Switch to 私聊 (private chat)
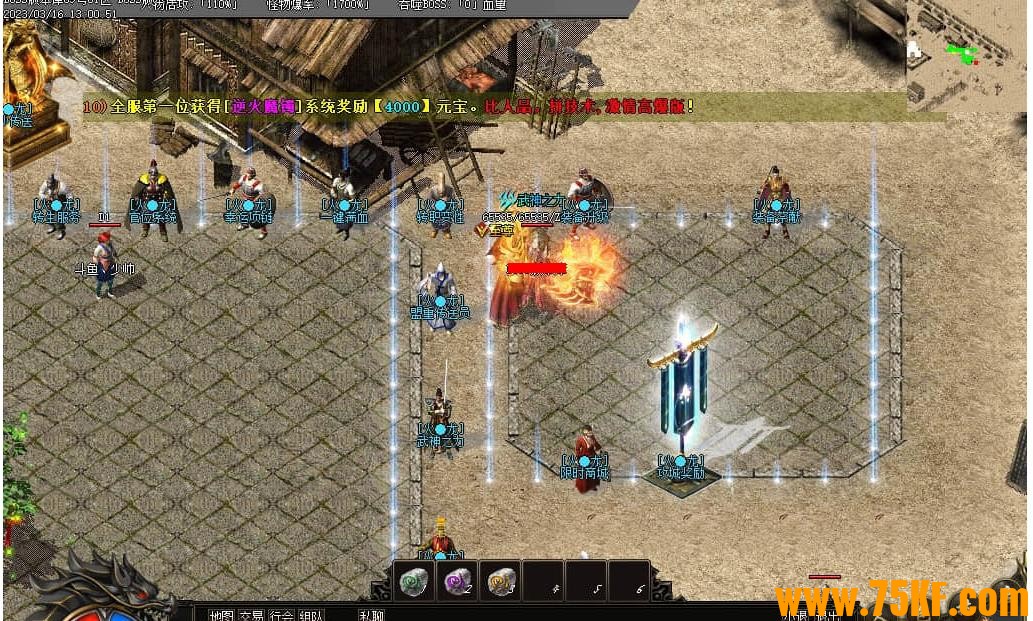The height and width of the screenshot is (621, 1033). click(371, 614)
